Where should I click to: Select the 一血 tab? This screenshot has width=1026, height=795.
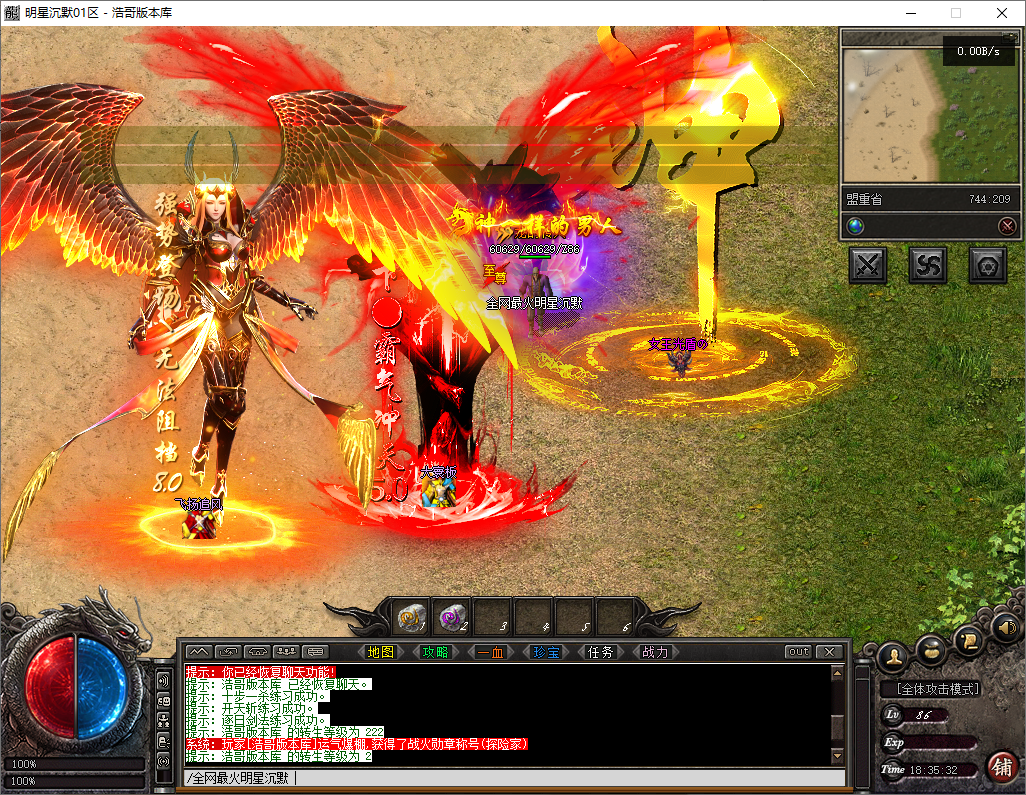pyautogui.click(x=490, y=652)
